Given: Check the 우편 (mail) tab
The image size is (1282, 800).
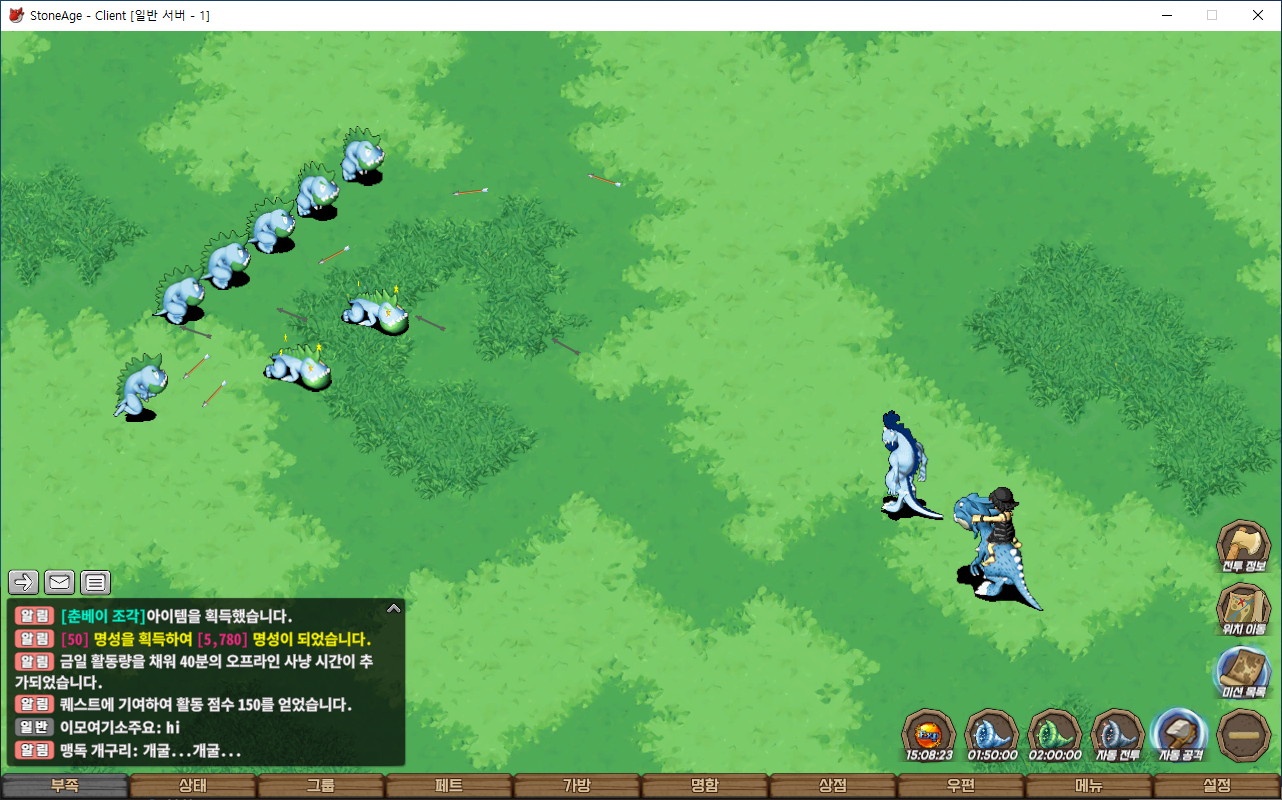Looking at the screenshot, I should click(961, 786).
